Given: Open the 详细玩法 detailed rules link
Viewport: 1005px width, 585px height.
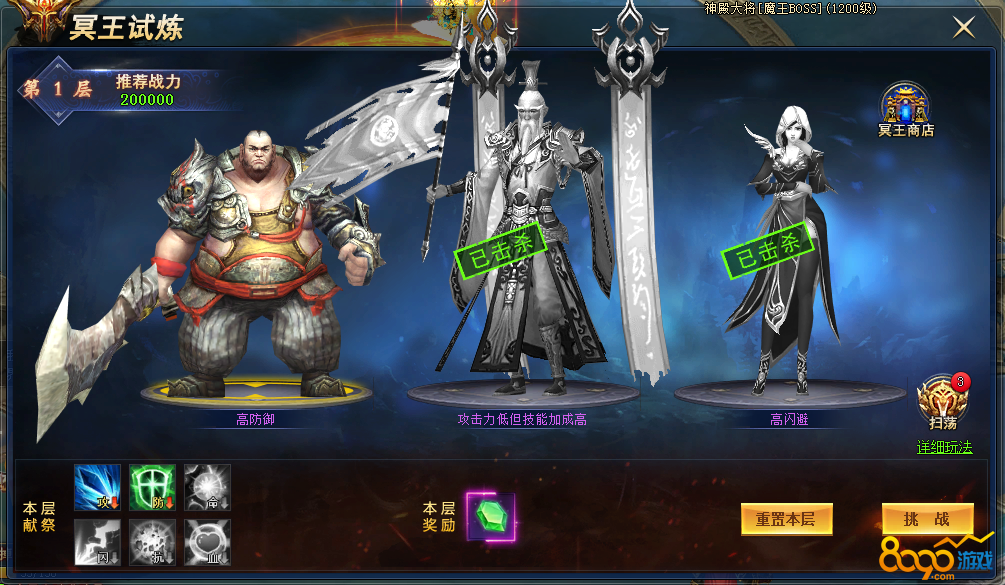Looking at the screenshot, I should tap(944, 447).
